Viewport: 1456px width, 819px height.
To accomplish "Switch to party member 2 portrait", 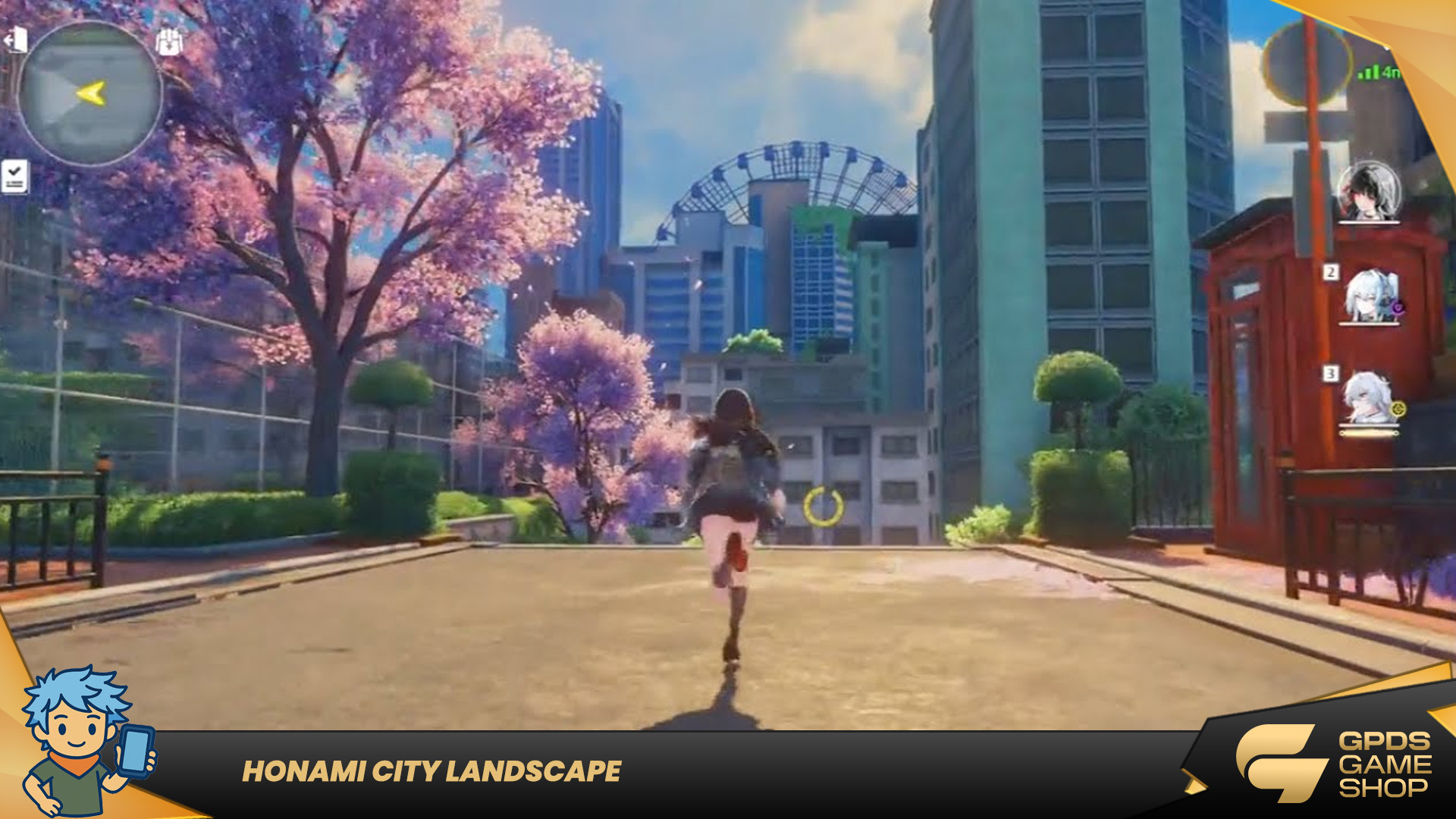I will pos(1371,296).
